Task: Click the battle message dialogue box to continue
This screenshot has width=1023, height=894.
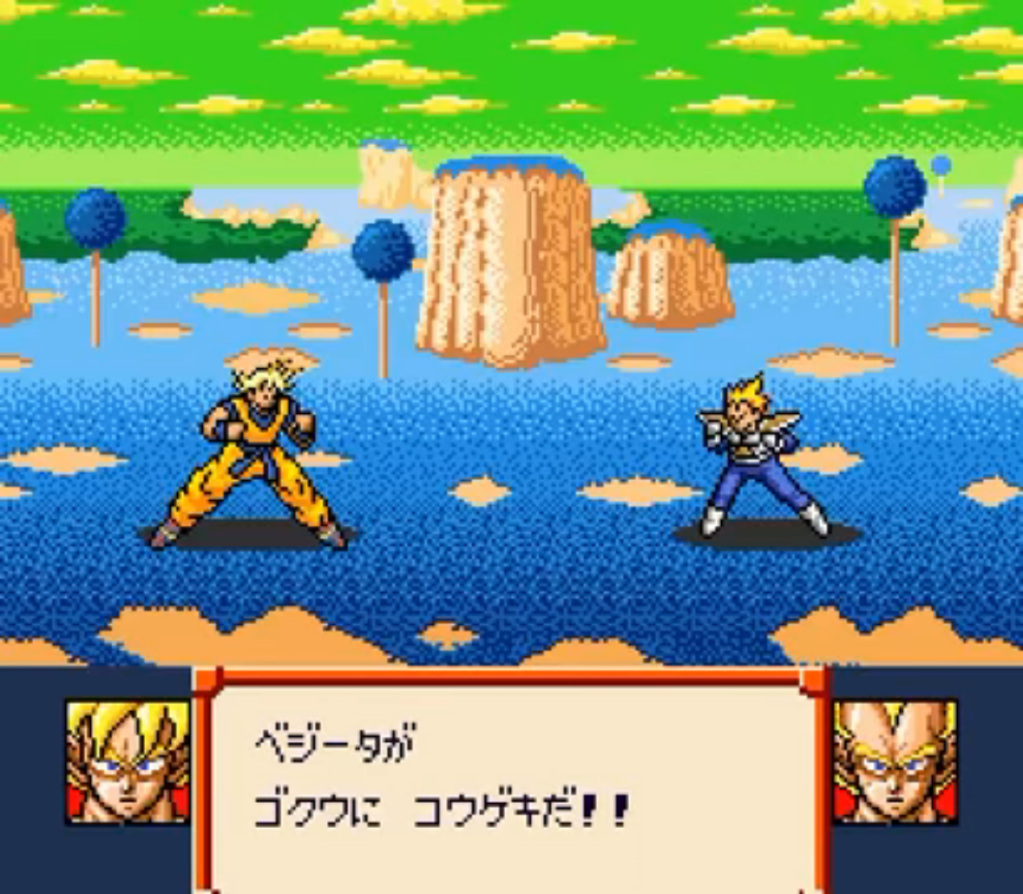Action: [x=510, y=780]
